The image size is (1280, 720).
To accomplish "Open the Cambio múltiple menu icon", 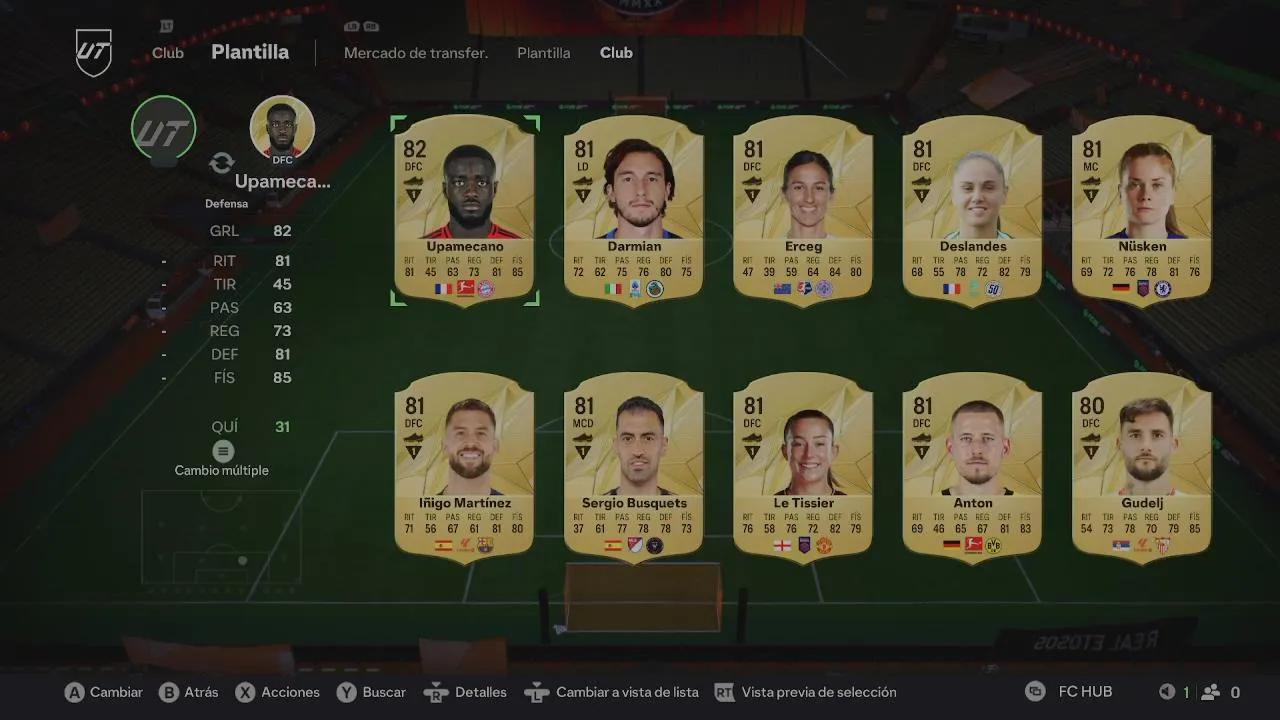I will pyautogui.click(x=221, y=451).
